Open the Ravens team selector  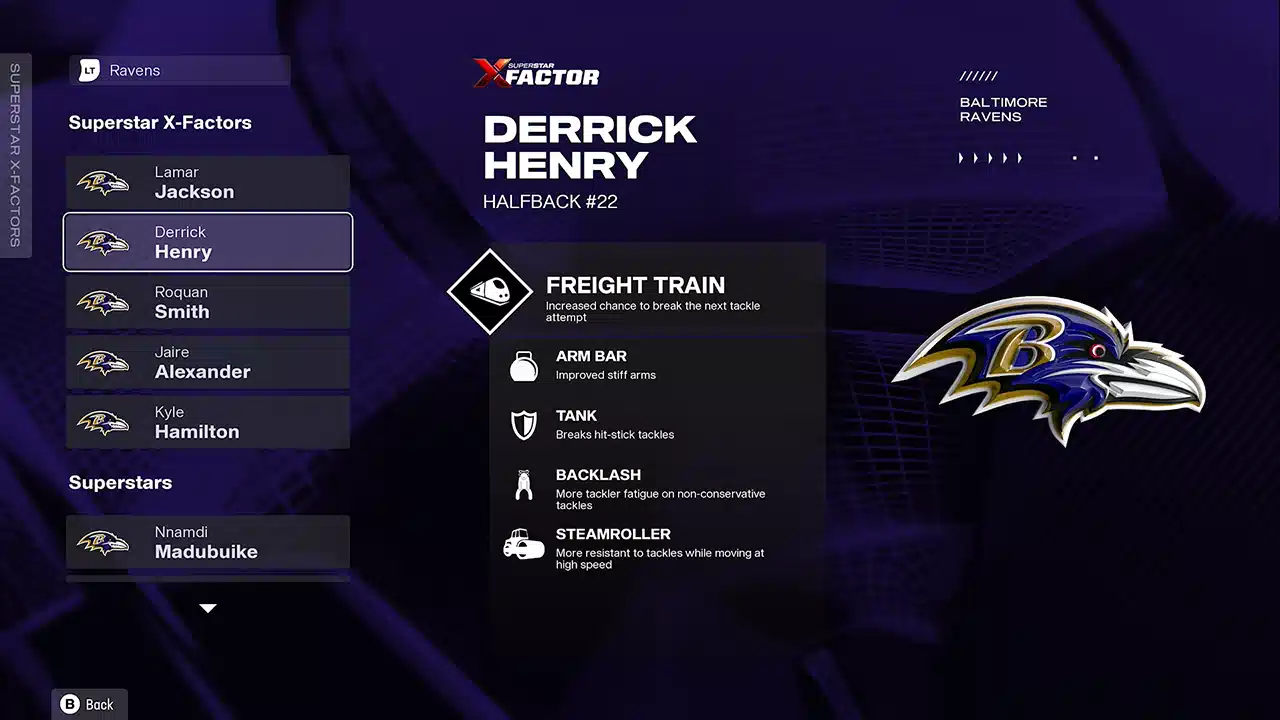pyautogui.click(x=180, y=70)
